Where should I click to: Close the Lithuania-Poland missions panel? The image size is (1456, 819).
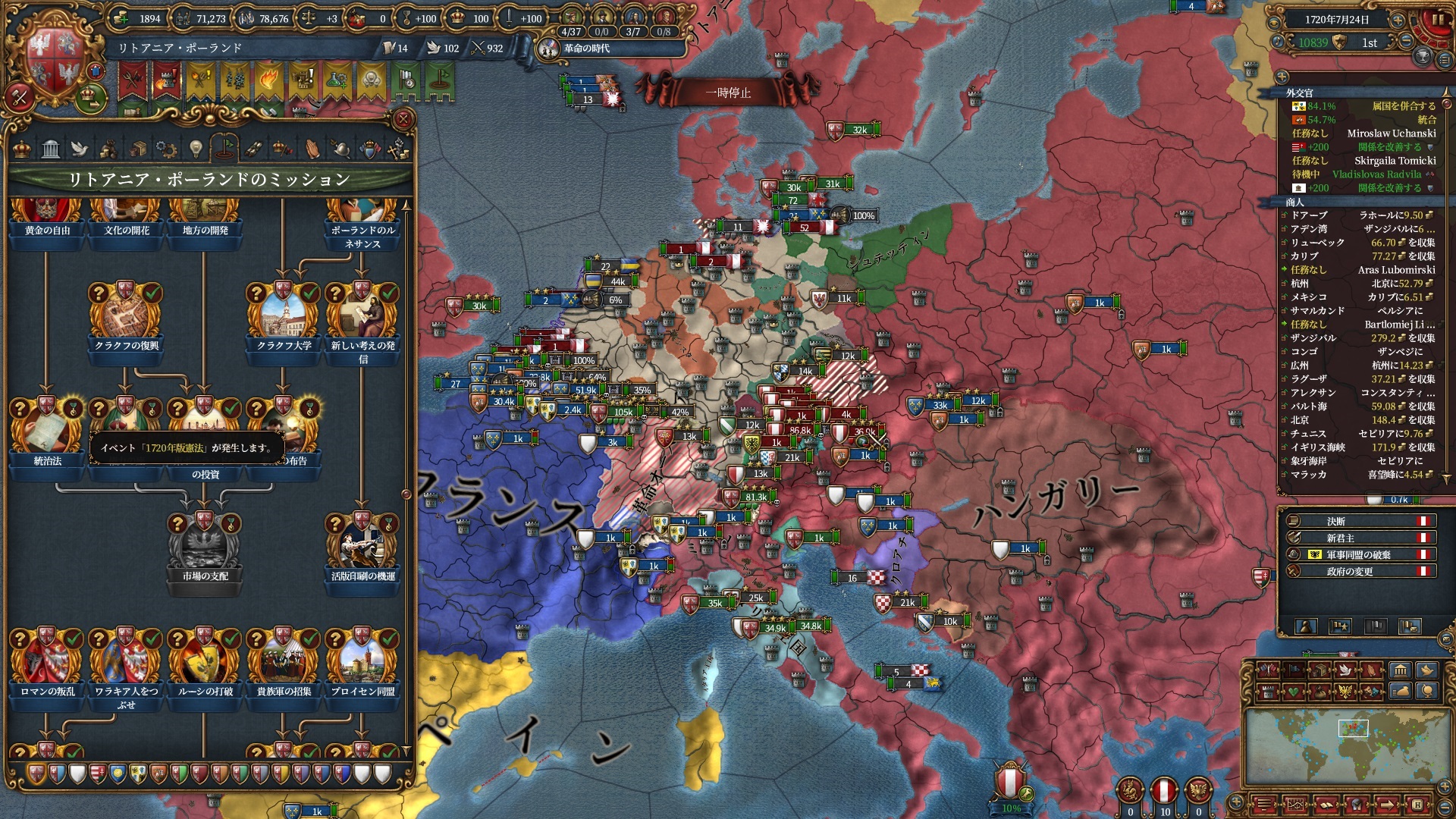[x=403, y=119]
